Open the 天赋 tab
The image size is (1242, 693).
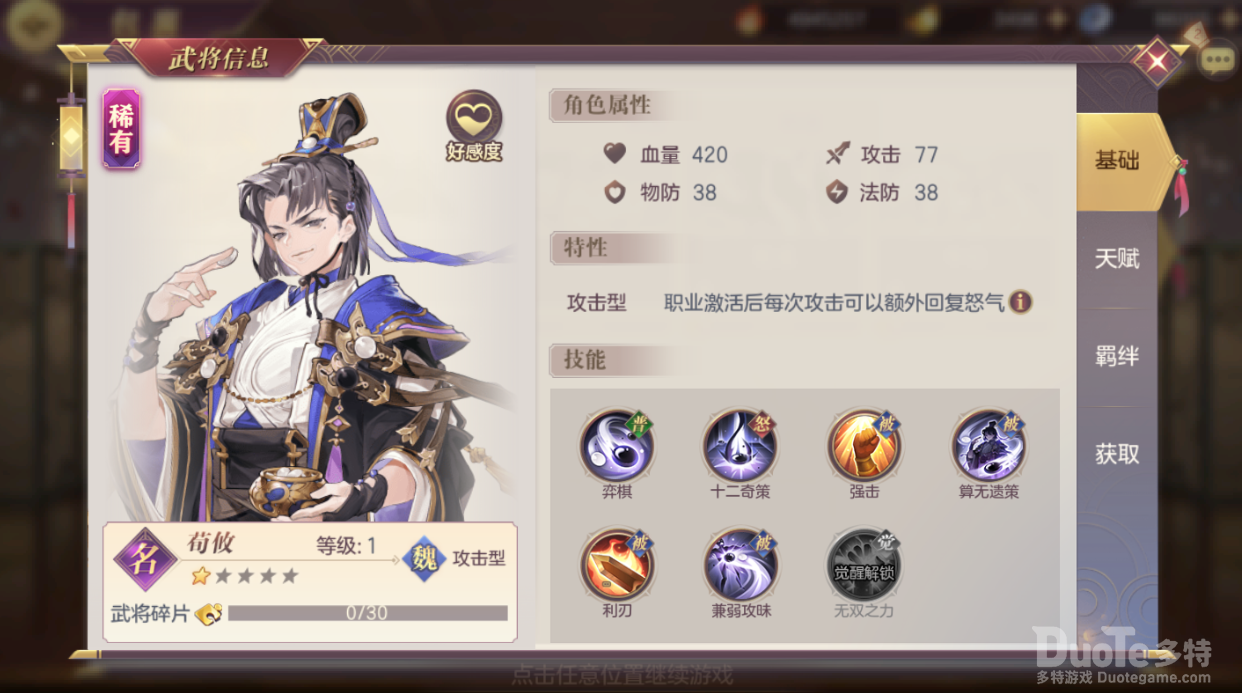(1117, 259)
